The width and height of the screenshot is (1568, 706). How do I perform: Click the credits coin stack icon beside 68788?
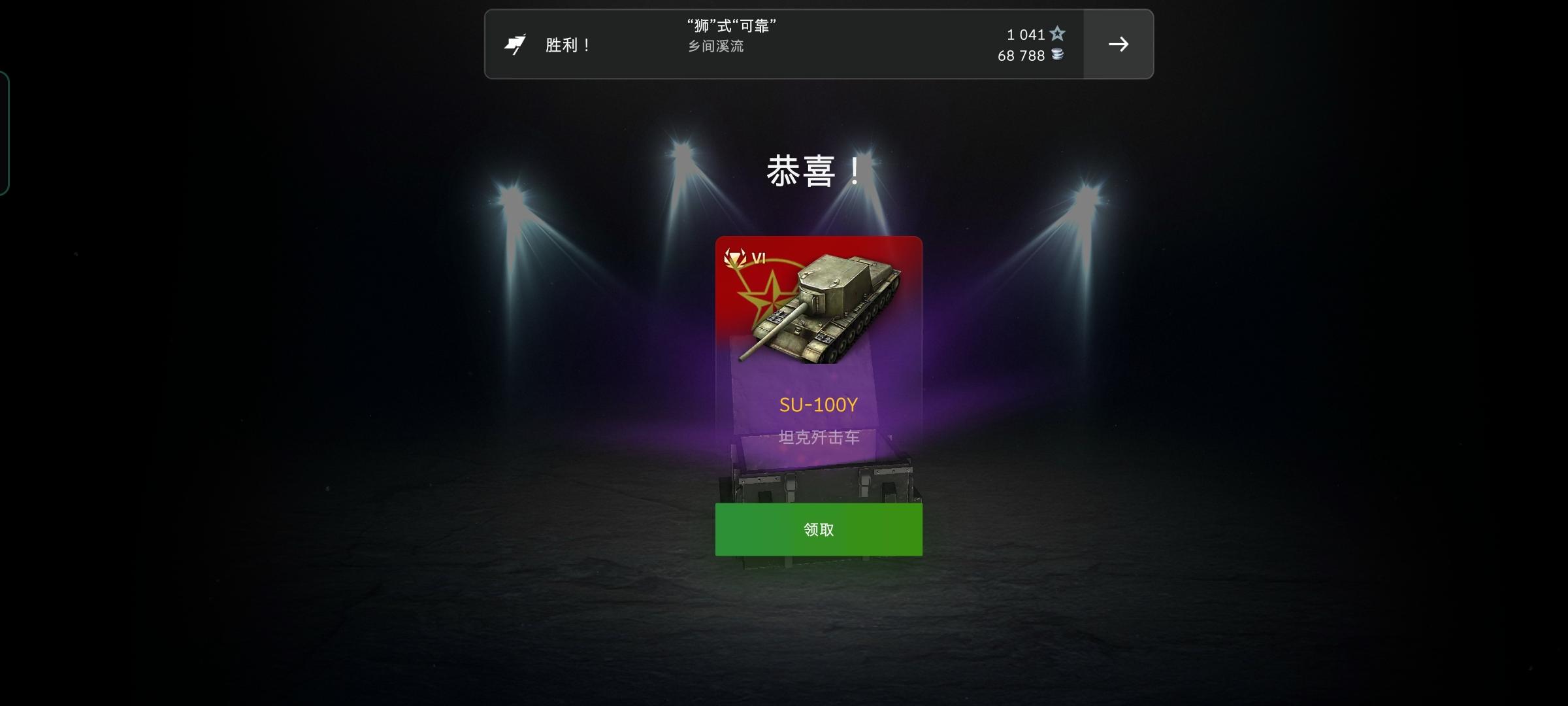point(1058,56)
